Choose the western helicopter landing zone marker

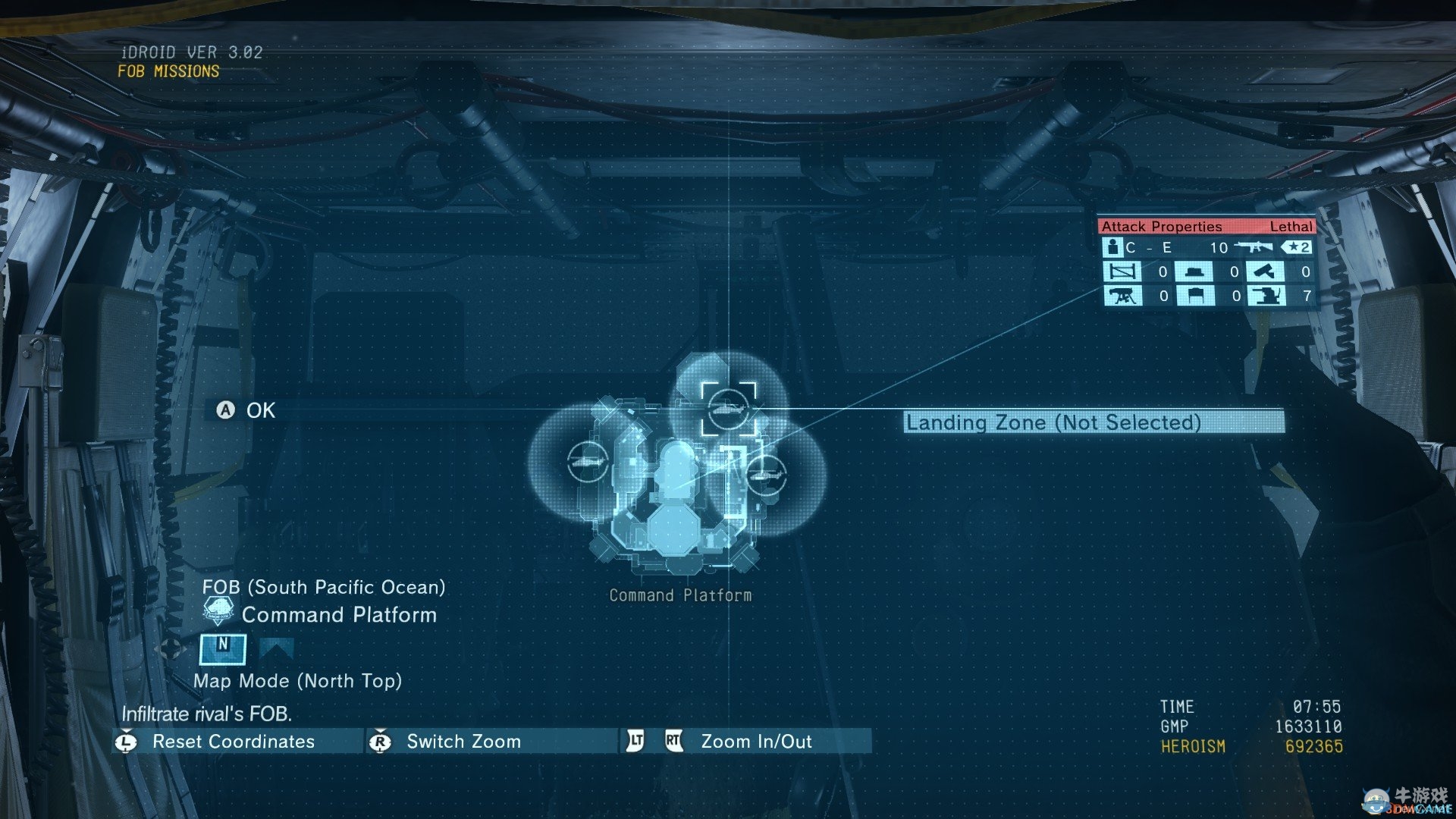(x=587, y=461)
